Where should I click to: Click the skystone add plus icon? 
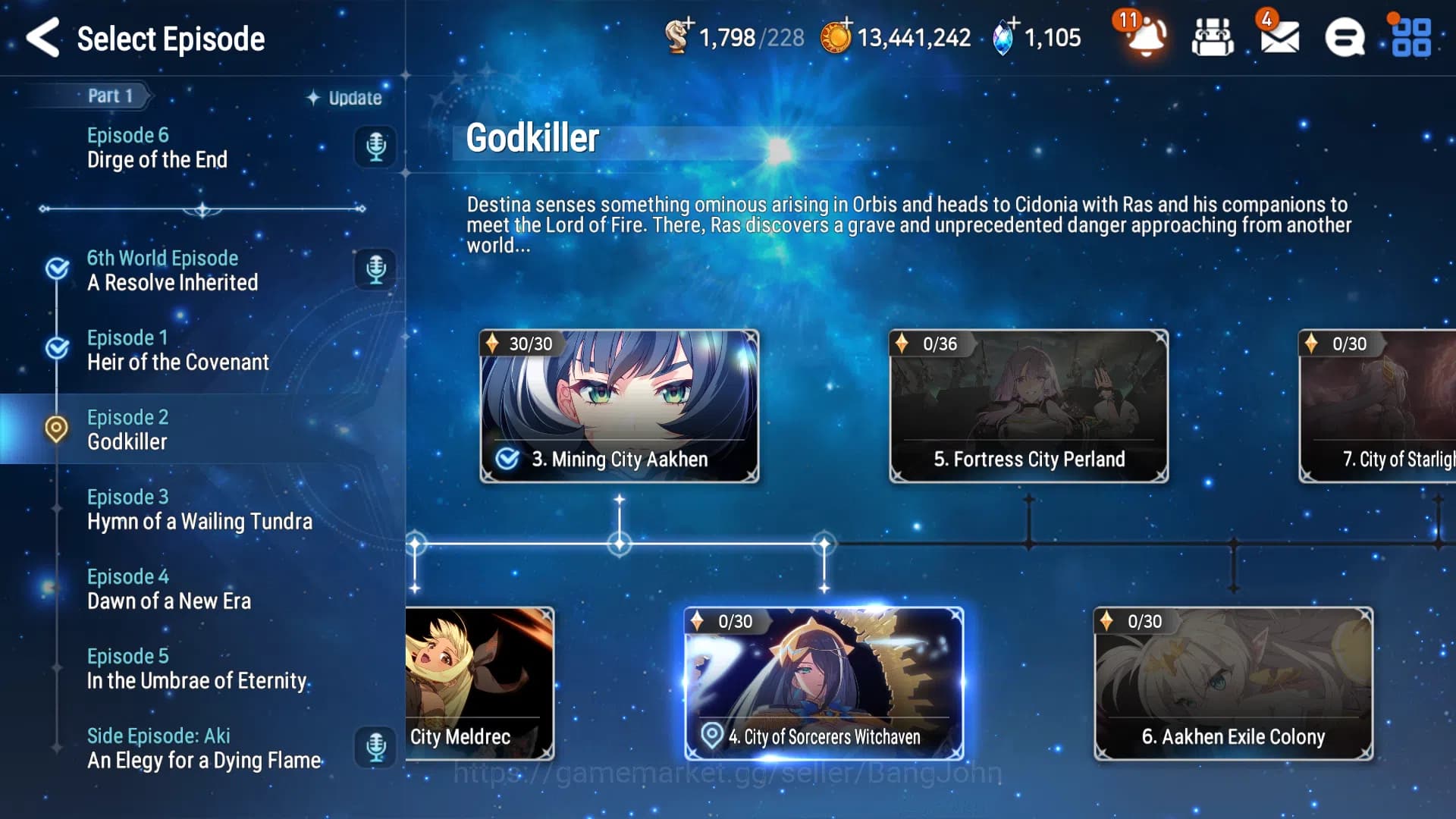[x=1012, y=23]
